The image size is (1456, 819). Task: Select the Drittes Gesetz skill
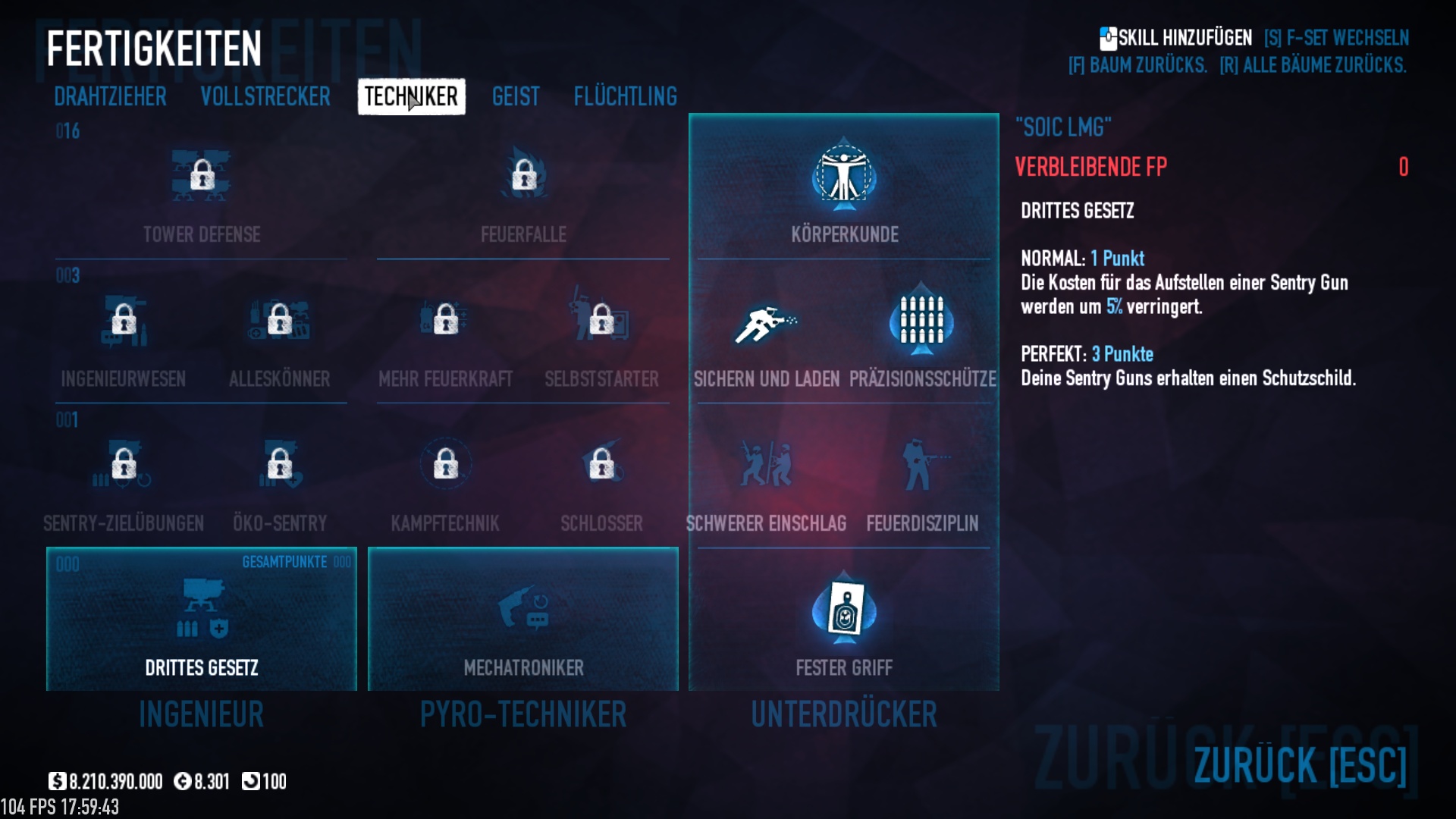(202, 619)
